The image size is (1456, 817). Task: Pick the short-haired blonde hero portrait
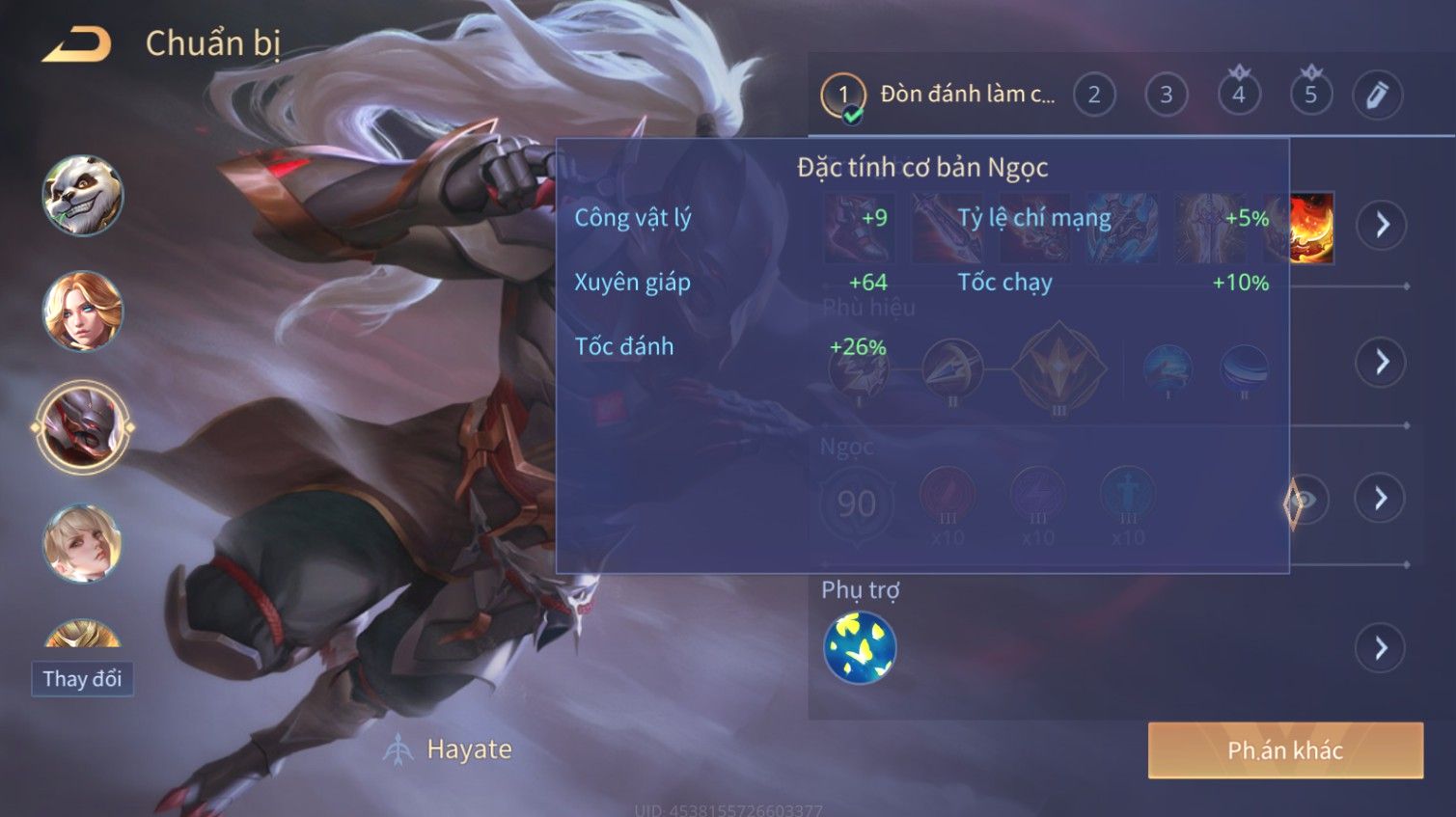point(83,543)
